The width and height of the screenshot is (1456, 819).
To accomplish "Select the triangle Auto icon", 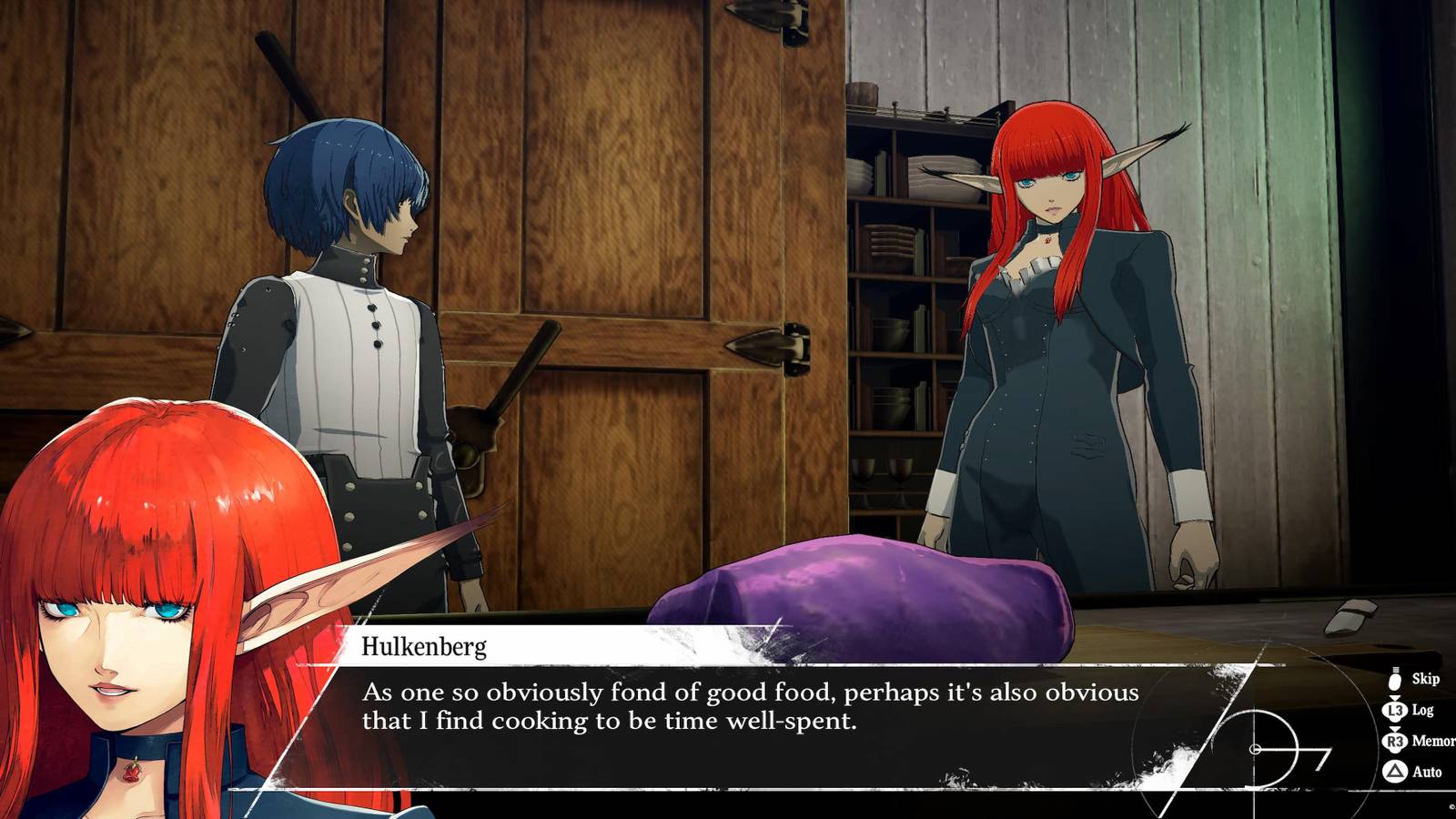I will point(1394,771).
